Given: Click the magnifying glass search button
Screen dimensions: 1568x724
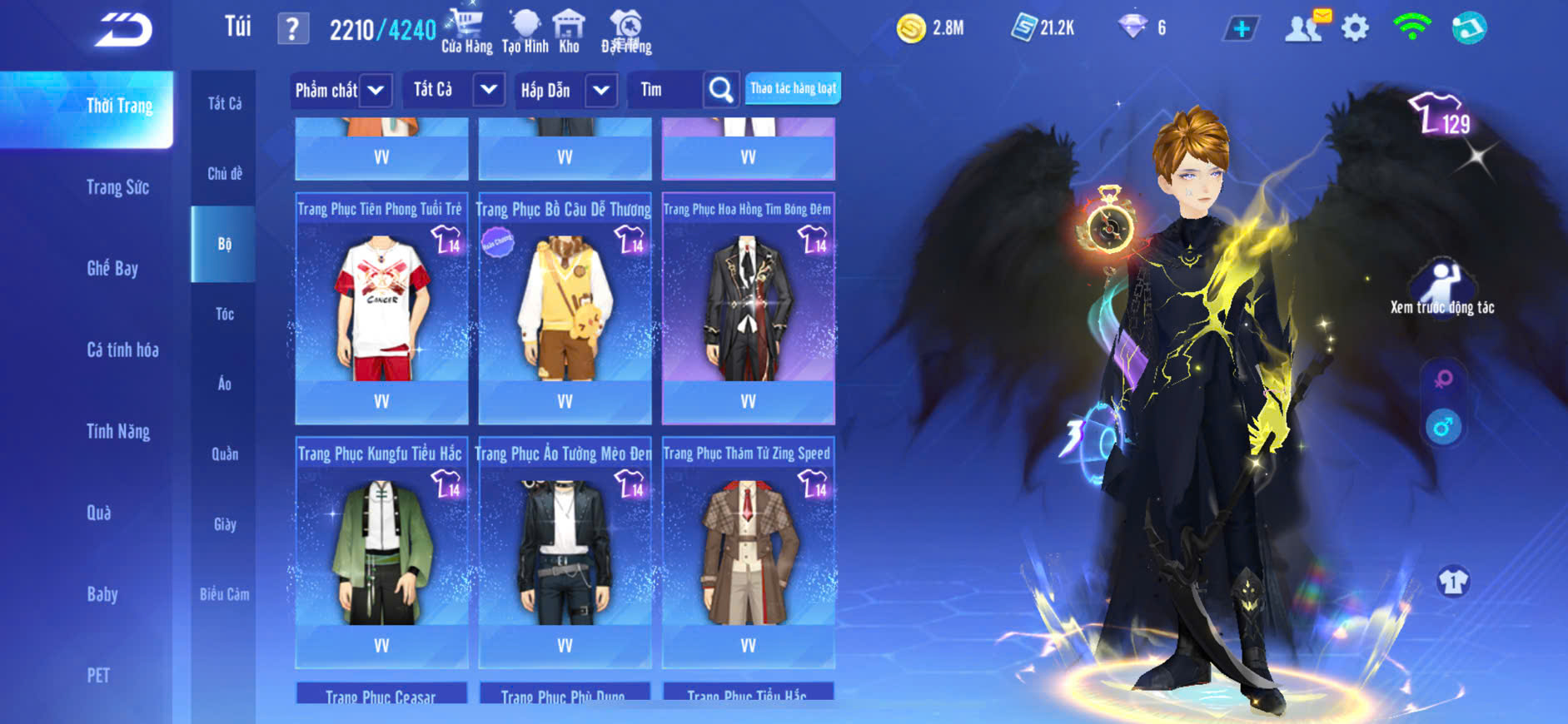Looking at the screenshot, I should [x=721, y=90].
